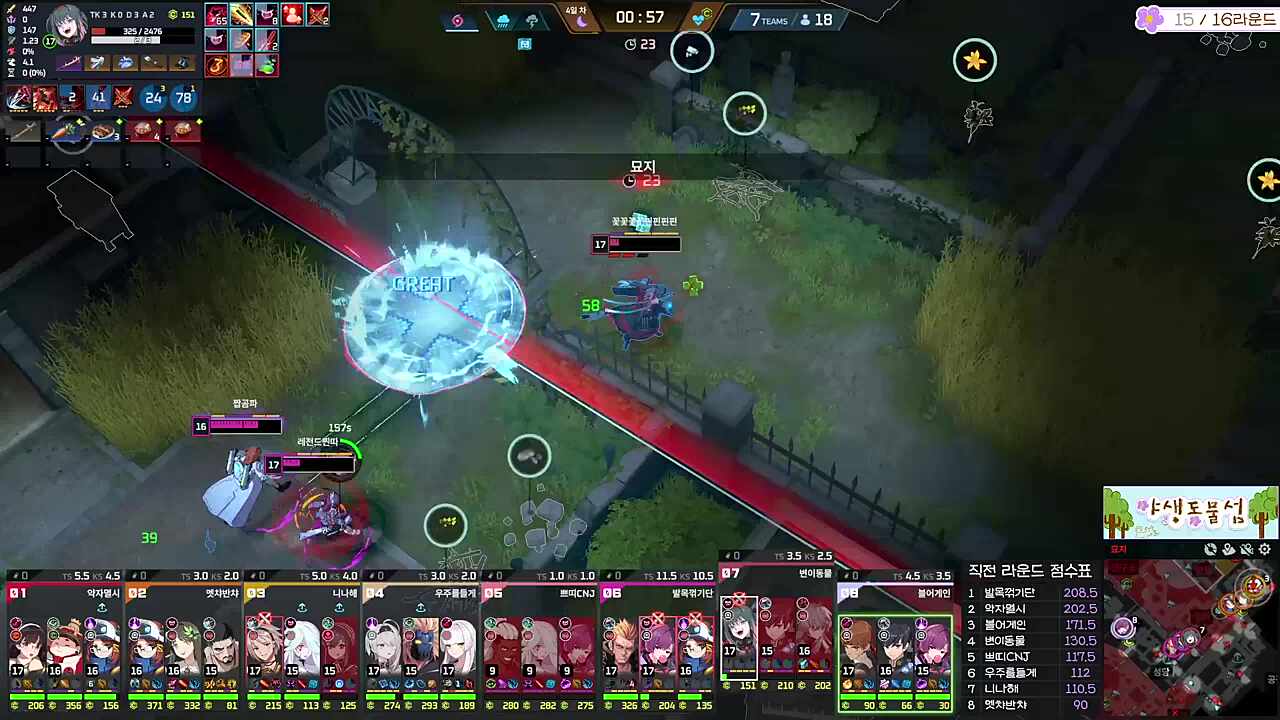Click the 151 currency counter button
Screen dimensions: 1280x720
[183, 15]
